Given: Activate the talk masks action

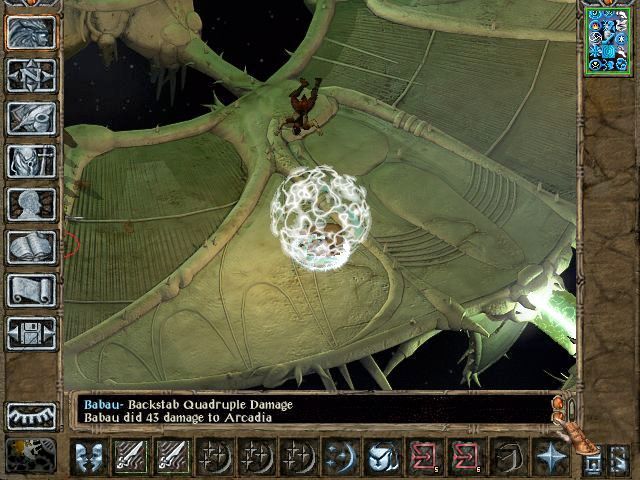Looking at the screenshot, I should [x=90, y=457].
